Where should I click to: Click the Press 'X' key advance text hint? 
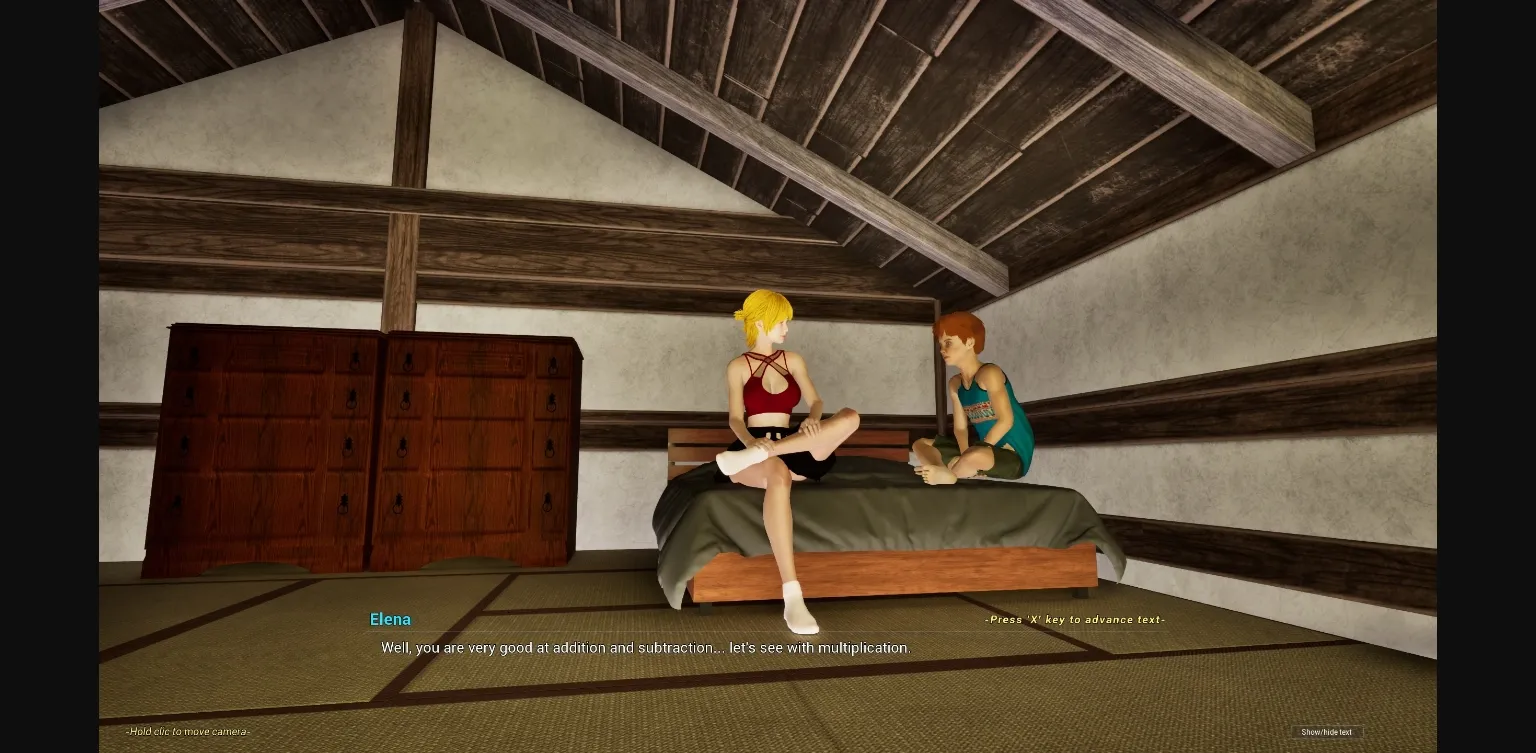[1074, 619]
